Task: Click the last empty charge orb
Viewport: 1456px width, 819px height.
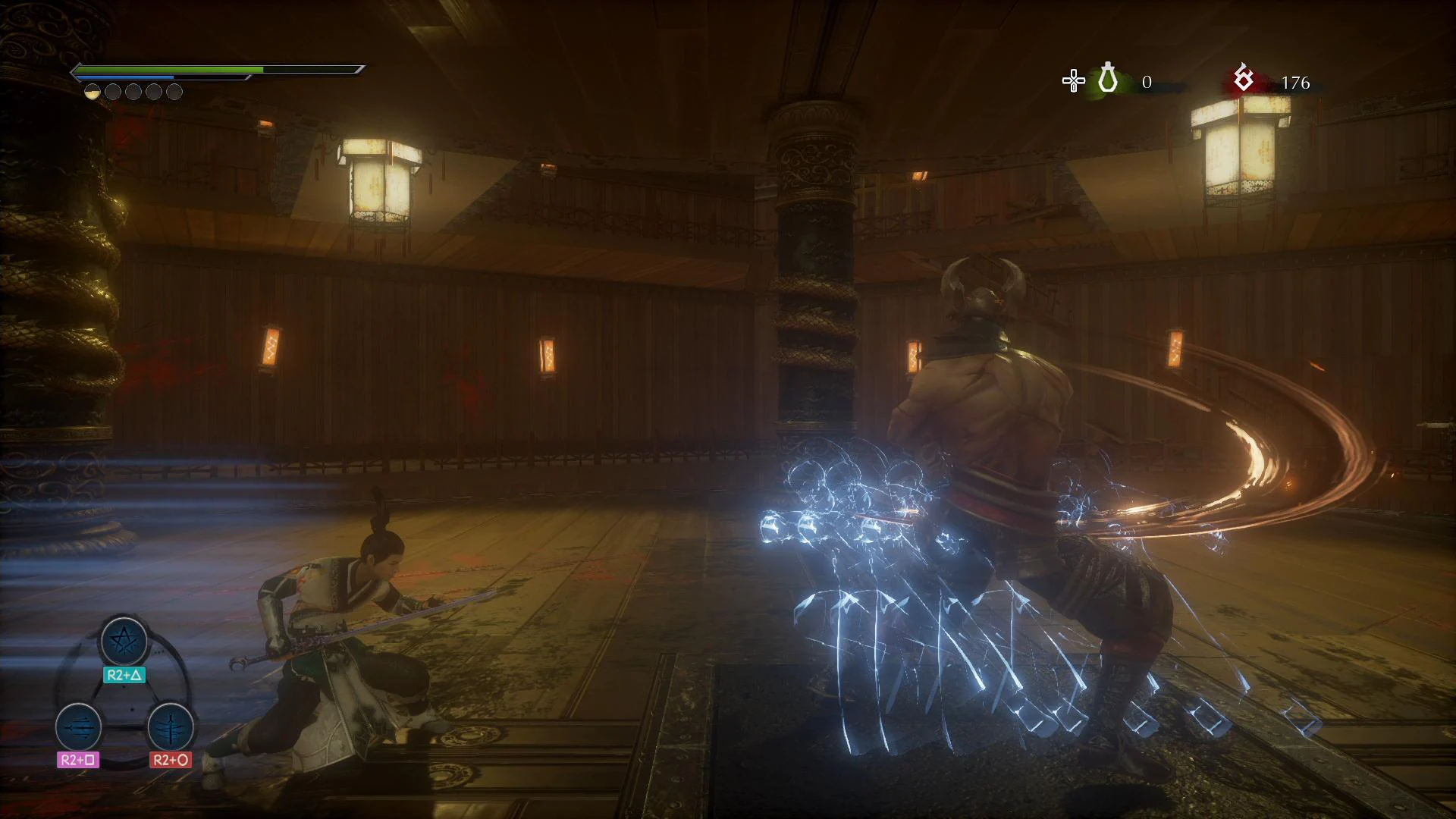Action: 175,91
